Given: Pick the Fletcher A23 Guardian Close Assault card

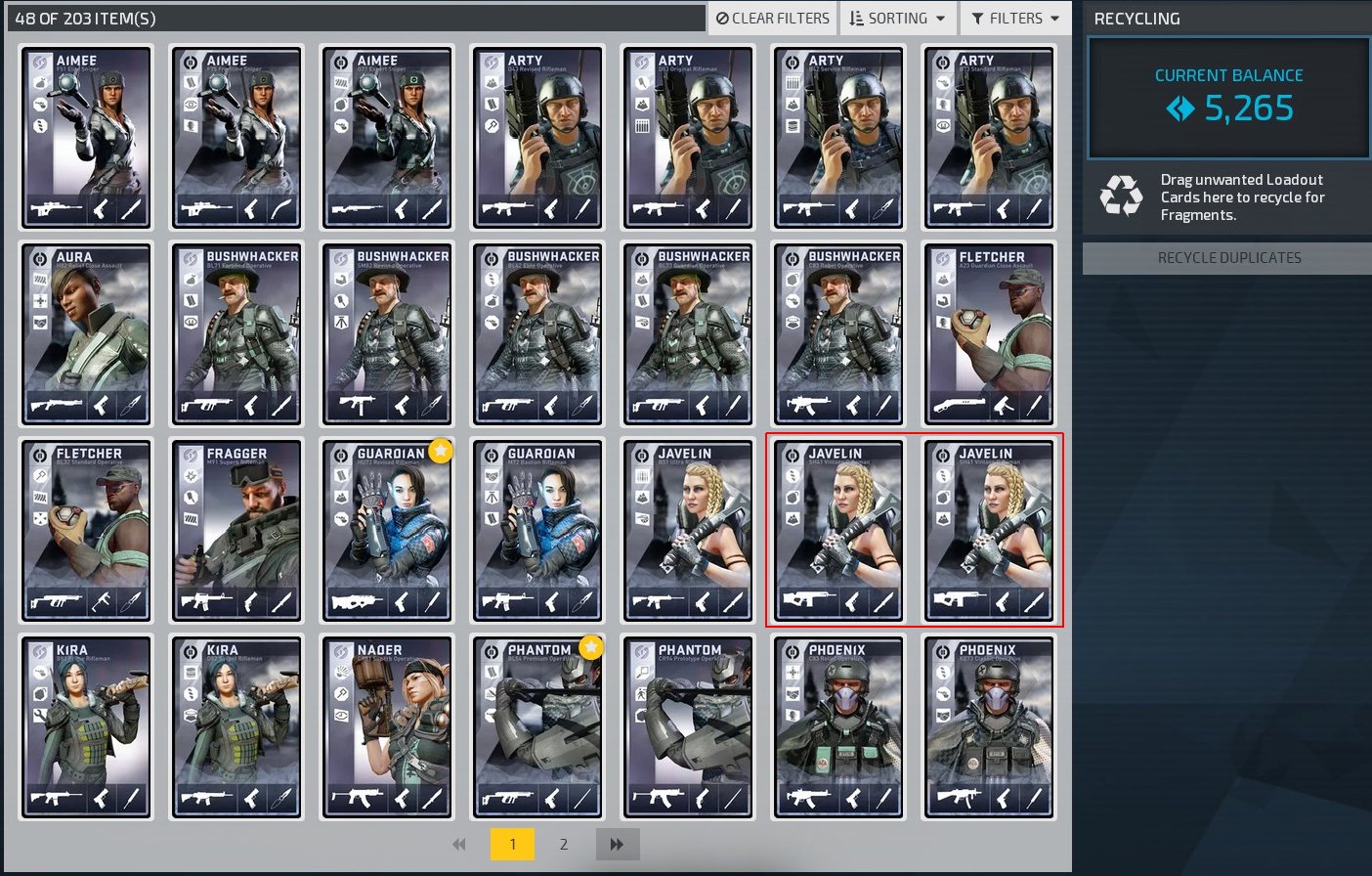Looking at the screenshot, I should coord(990,334).
